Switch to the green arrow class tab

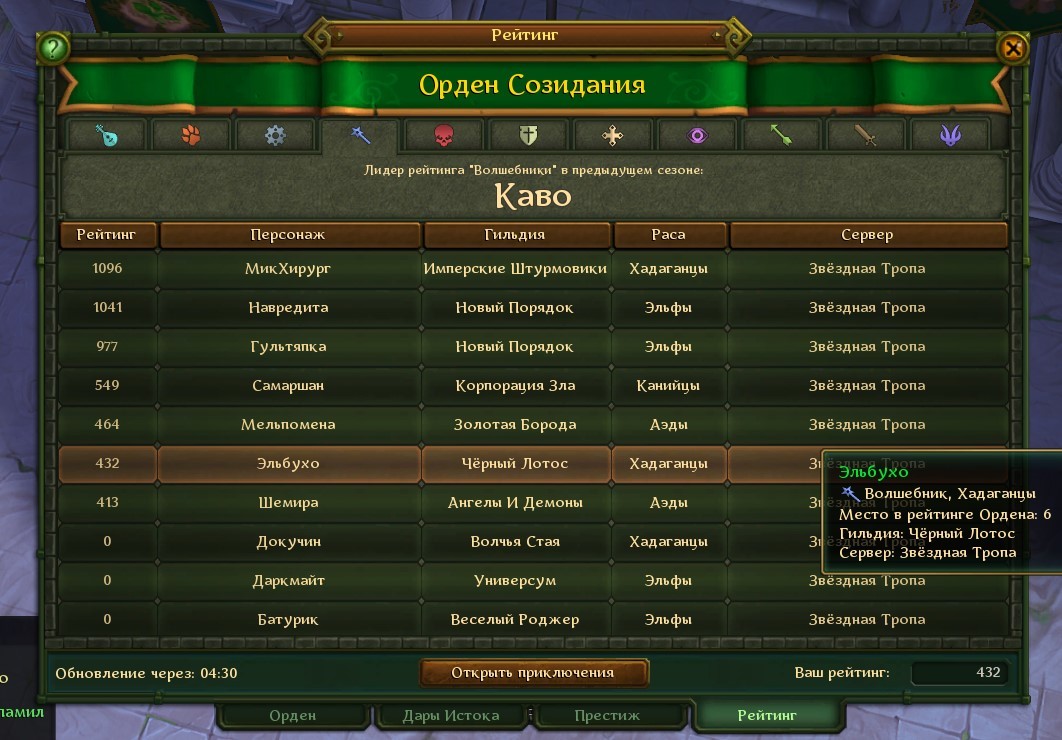click(781, 135)
